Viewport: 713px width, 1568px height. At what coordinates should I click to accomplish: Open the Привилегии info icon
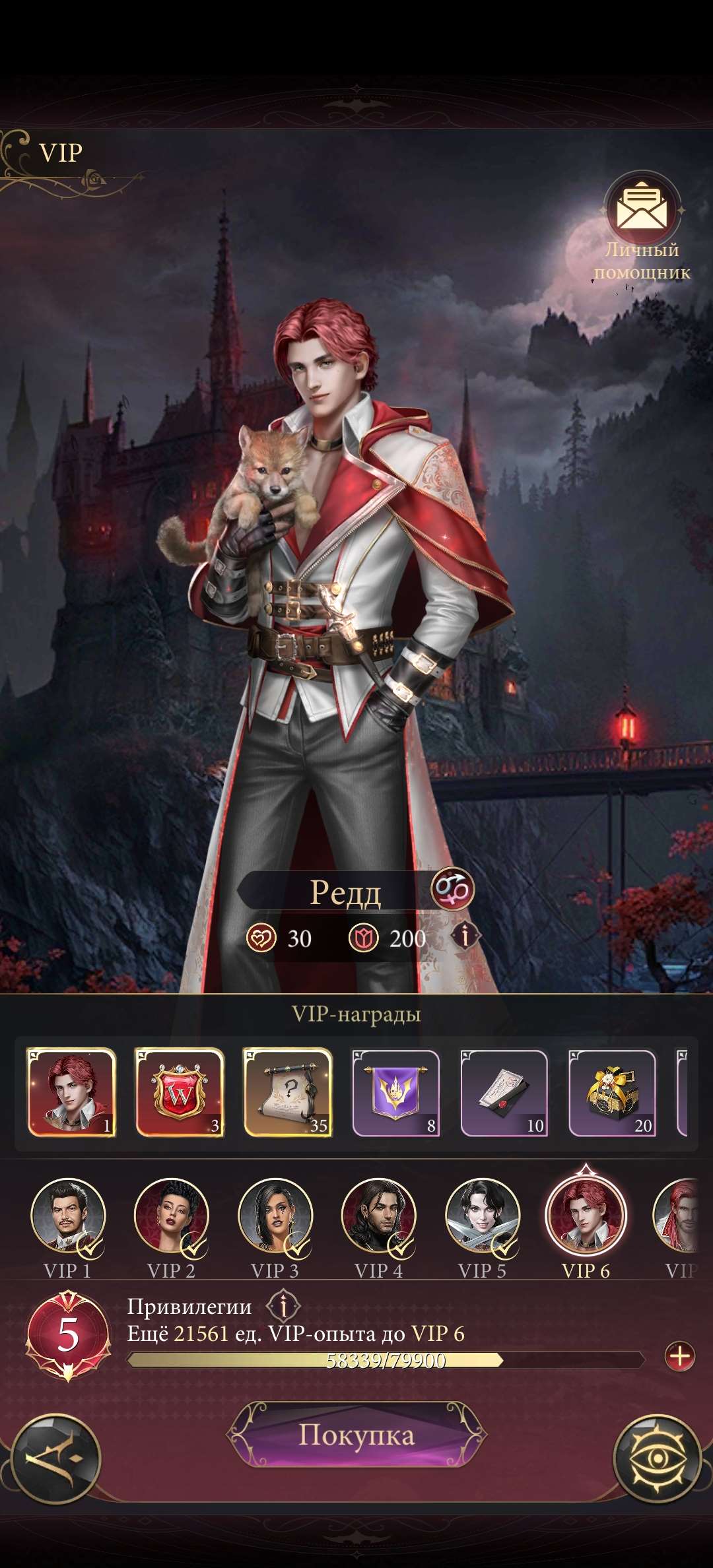coord(284,1306)
